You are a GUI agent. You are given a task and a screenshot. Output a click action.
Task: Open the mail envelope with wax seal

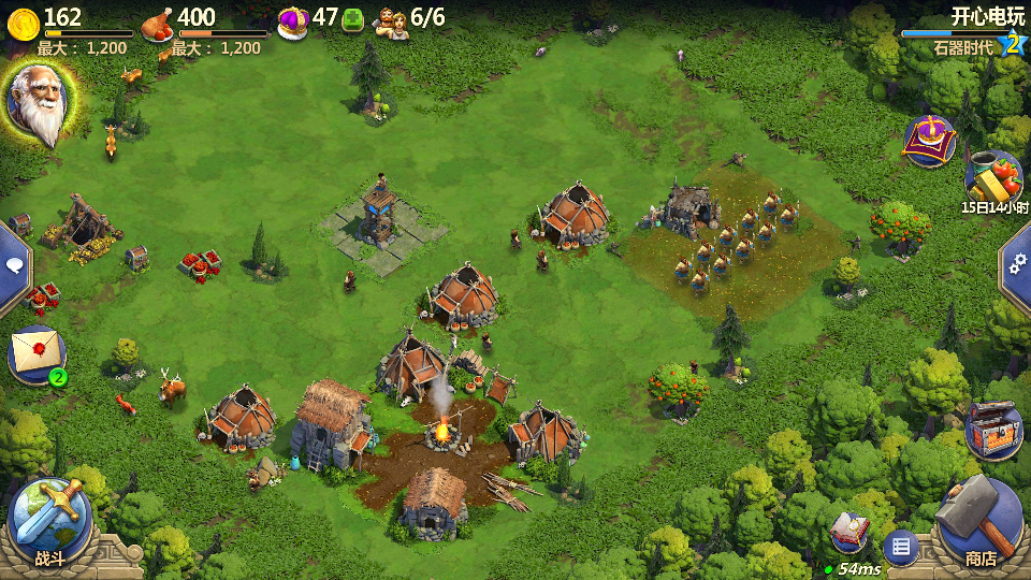point(36,353)
